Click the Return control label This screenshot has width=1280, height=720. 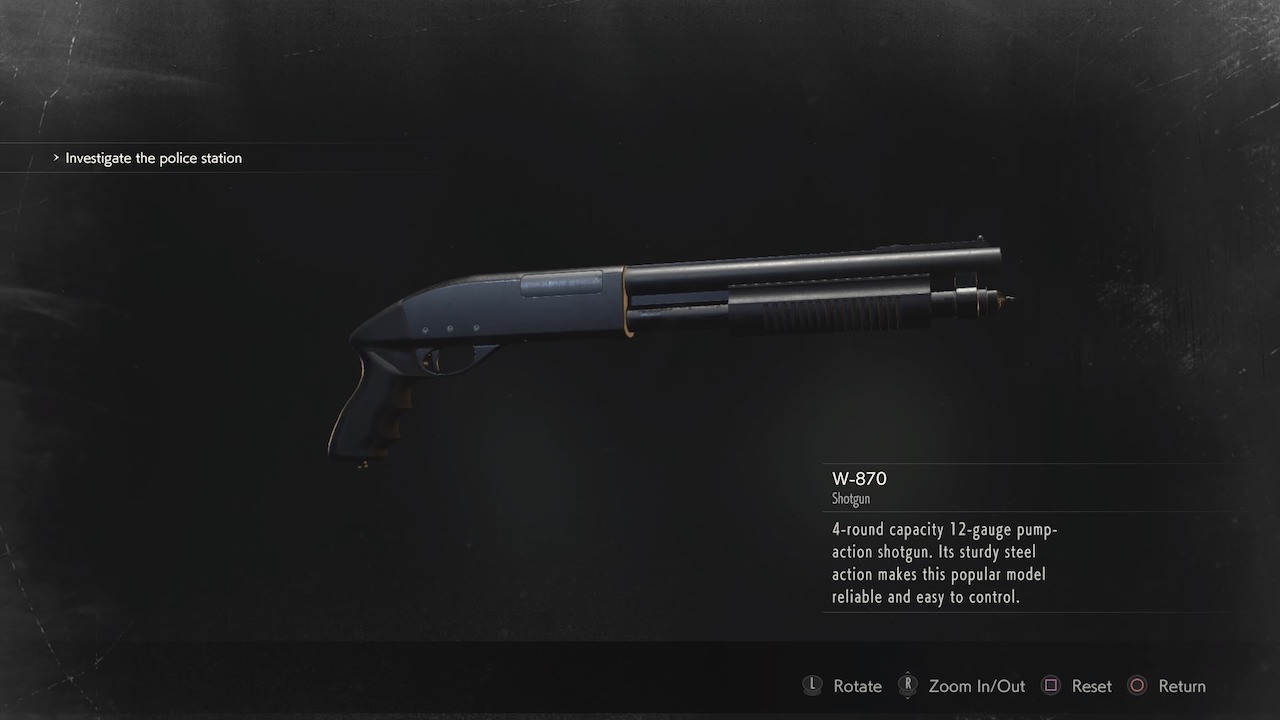1183,686
